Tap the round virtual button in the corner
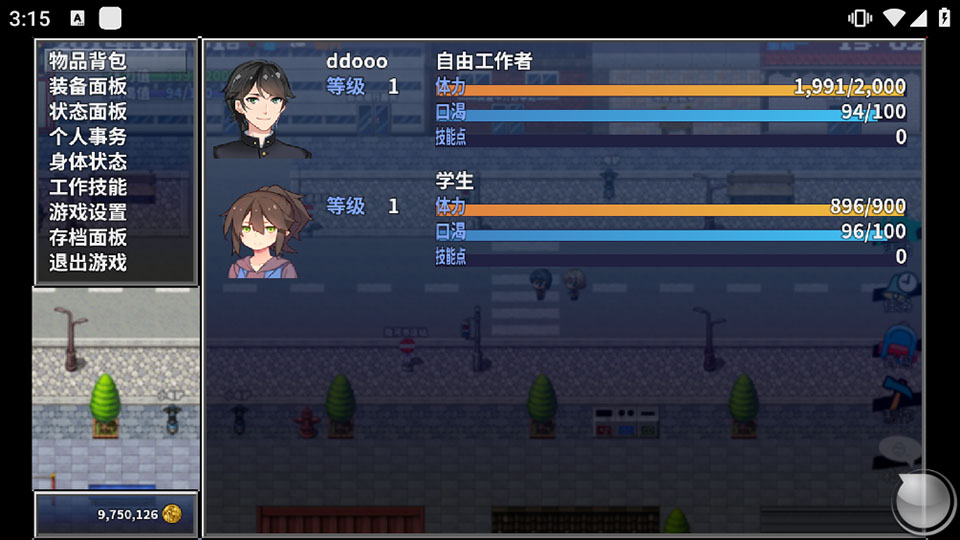960x540 pixels. click(x=922, y=502)
